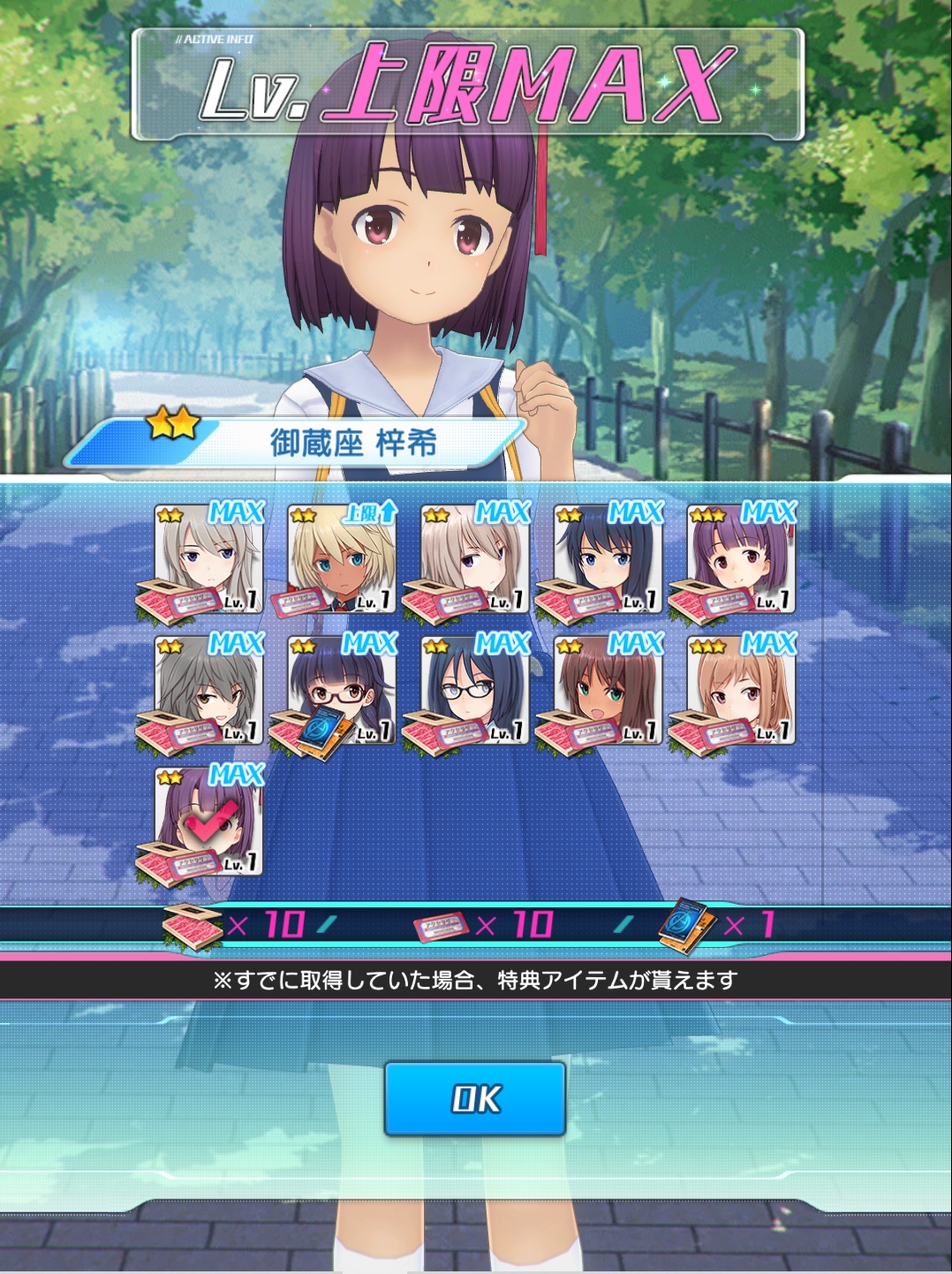952x1274 pixels.
Task: Choose the three-star braided light-brown-haired portrait
Action: click(x=741, y=690)
